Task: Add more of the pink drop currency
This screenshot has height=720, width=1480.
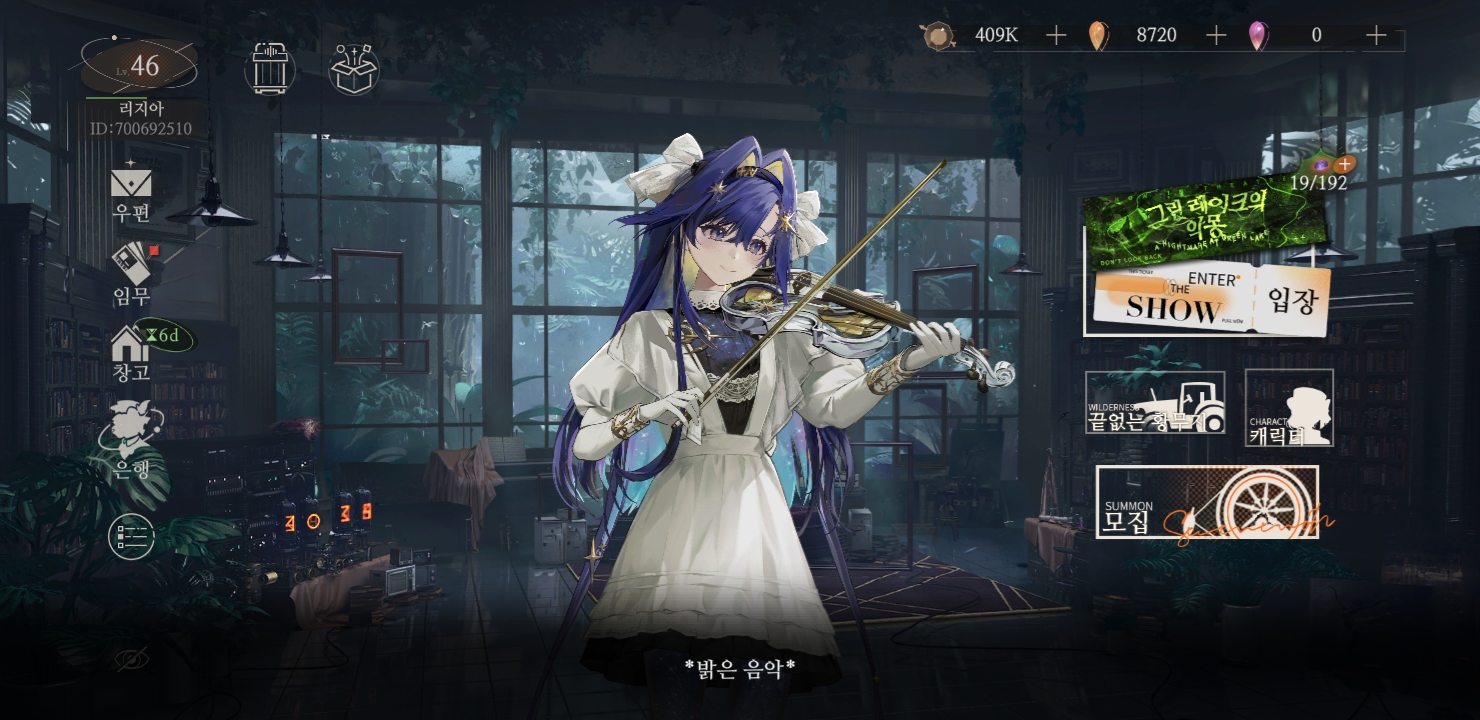Action: [x=1376, y=36]
